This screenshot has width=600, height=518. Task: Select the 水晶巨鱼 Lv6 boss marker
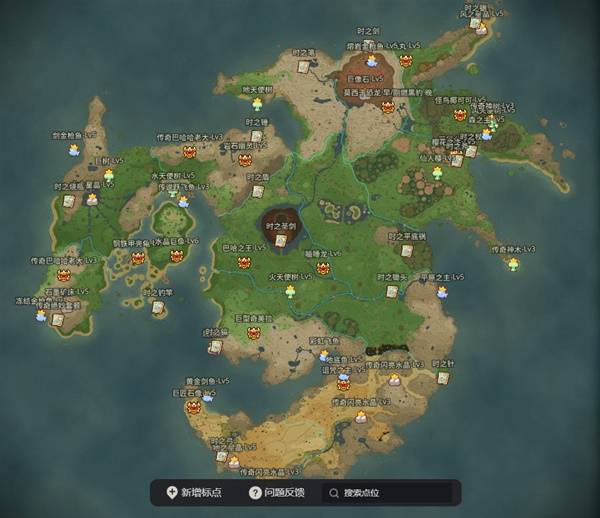[177, 256]
